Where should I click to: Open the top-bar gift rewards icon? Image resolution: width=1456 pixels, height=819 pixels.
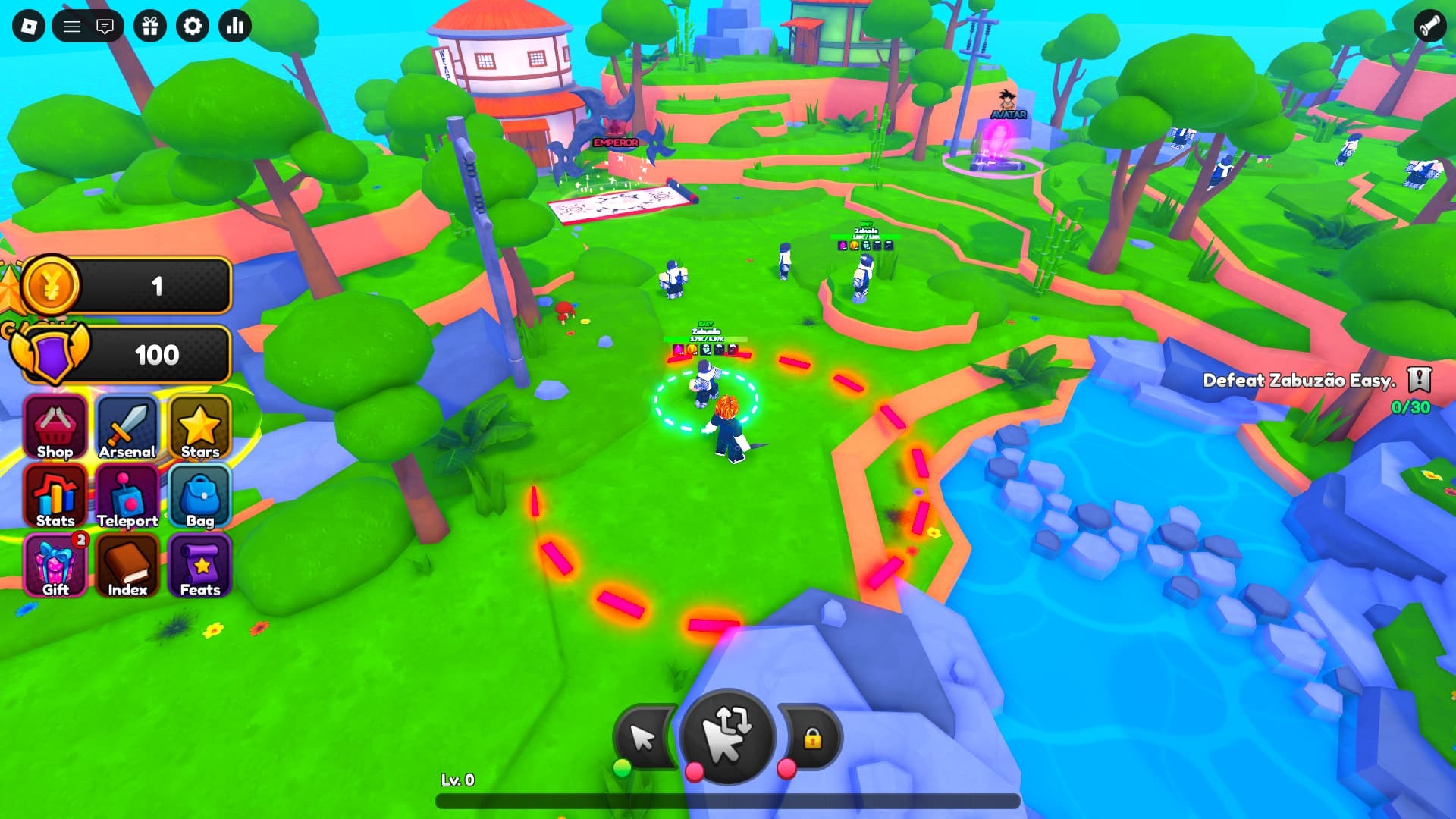(x=150, y=26)
